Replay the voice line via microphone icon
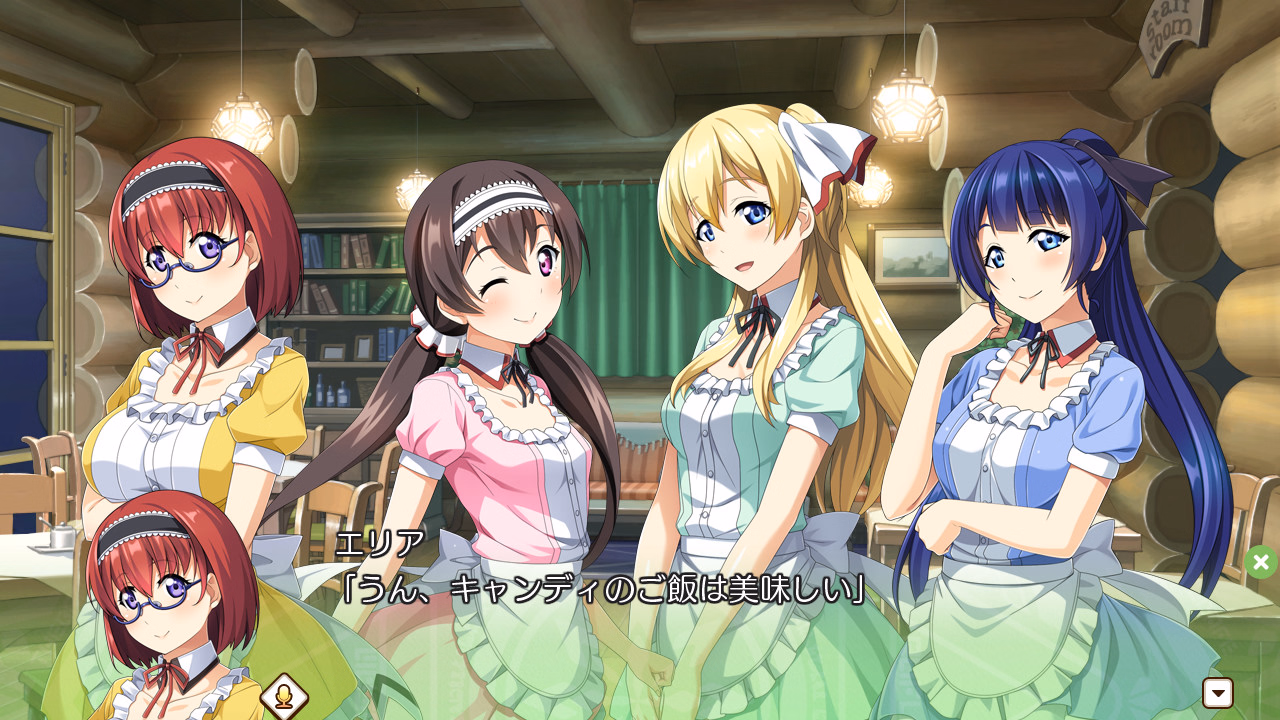Screen dimensions: 1280x720 283,696
